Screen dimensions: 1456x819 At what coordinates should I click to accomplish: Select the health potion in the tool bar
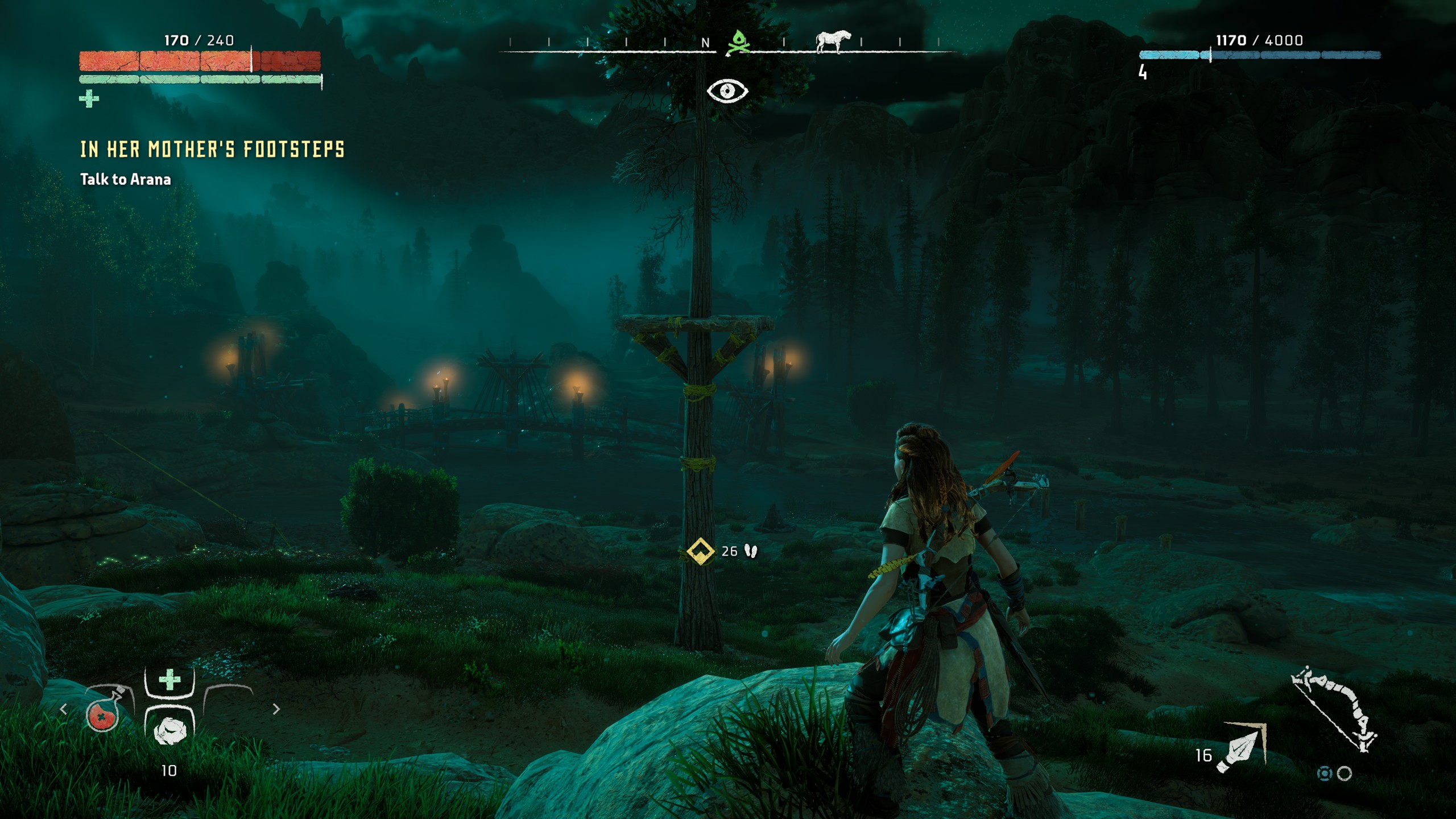[x=104, y=713]
